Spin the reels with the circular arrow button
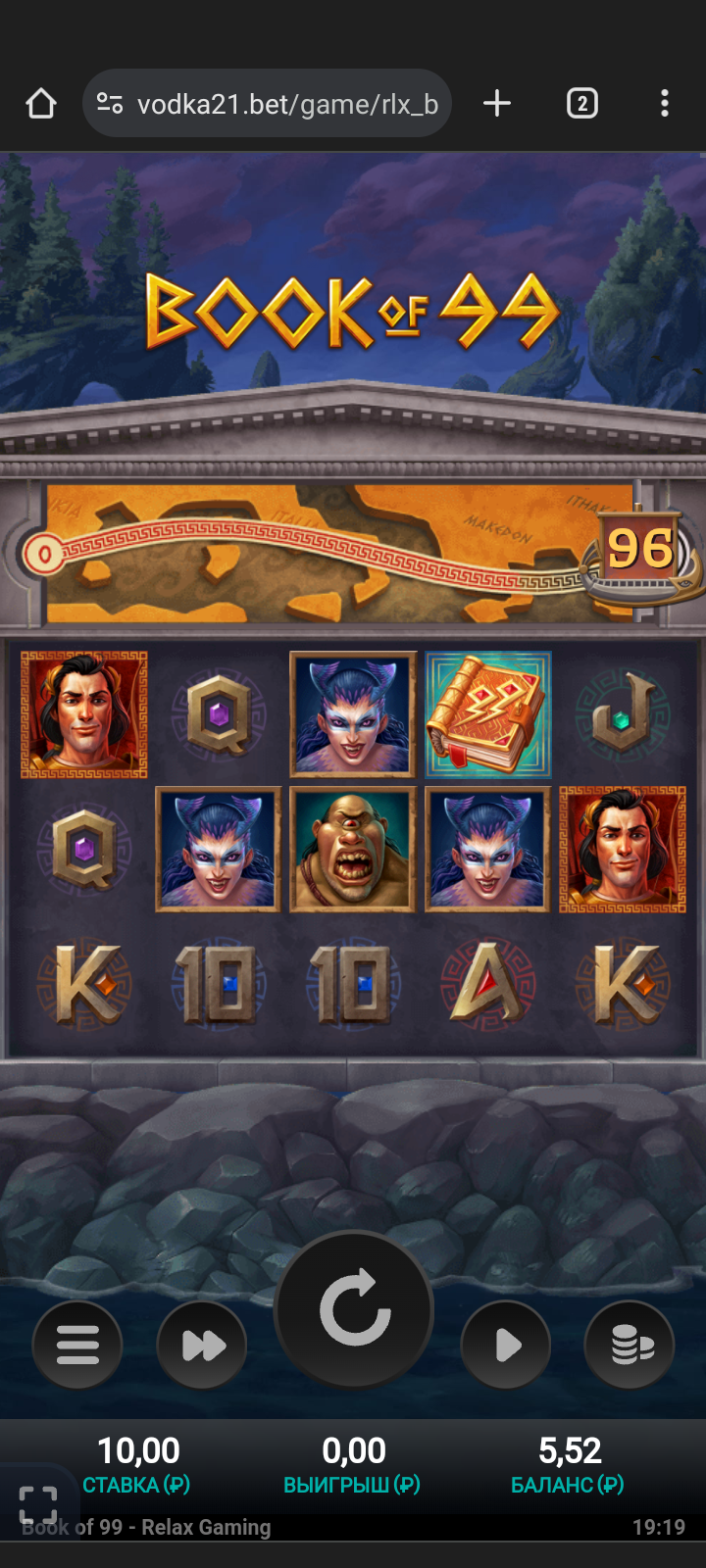The height and width of the screenshot is (1568, 706). (x=354, y=1309)
